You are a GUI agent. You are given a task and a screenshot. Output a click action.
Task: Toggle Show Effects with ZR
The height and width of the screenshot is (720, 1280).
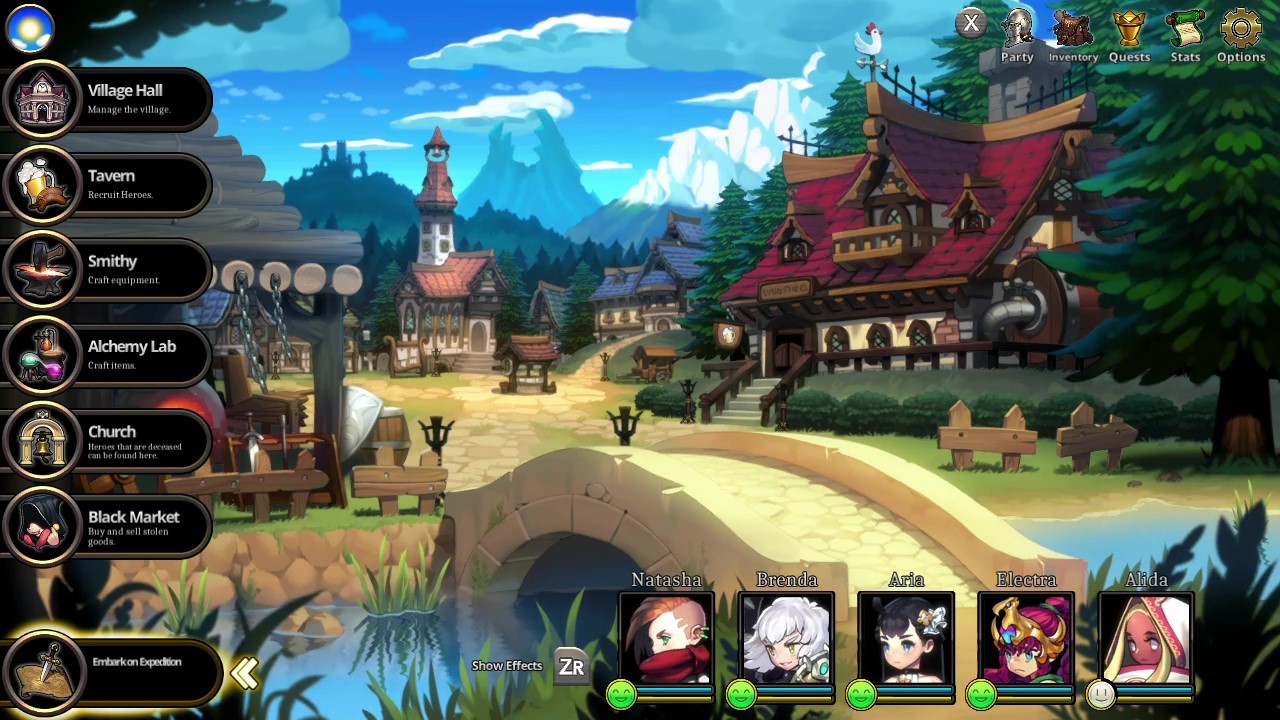click(x=570, y=665)
